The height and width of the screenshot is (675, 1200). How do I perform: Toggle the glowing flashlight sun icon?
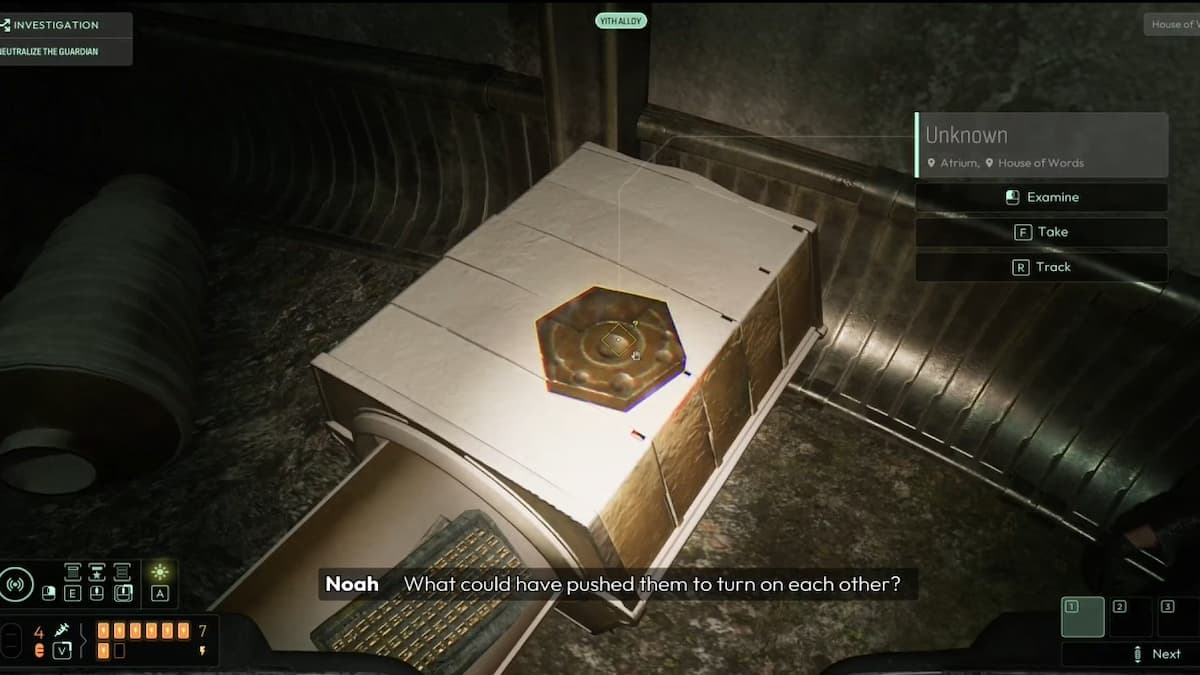pyautogui.click(x=159, y=572)
